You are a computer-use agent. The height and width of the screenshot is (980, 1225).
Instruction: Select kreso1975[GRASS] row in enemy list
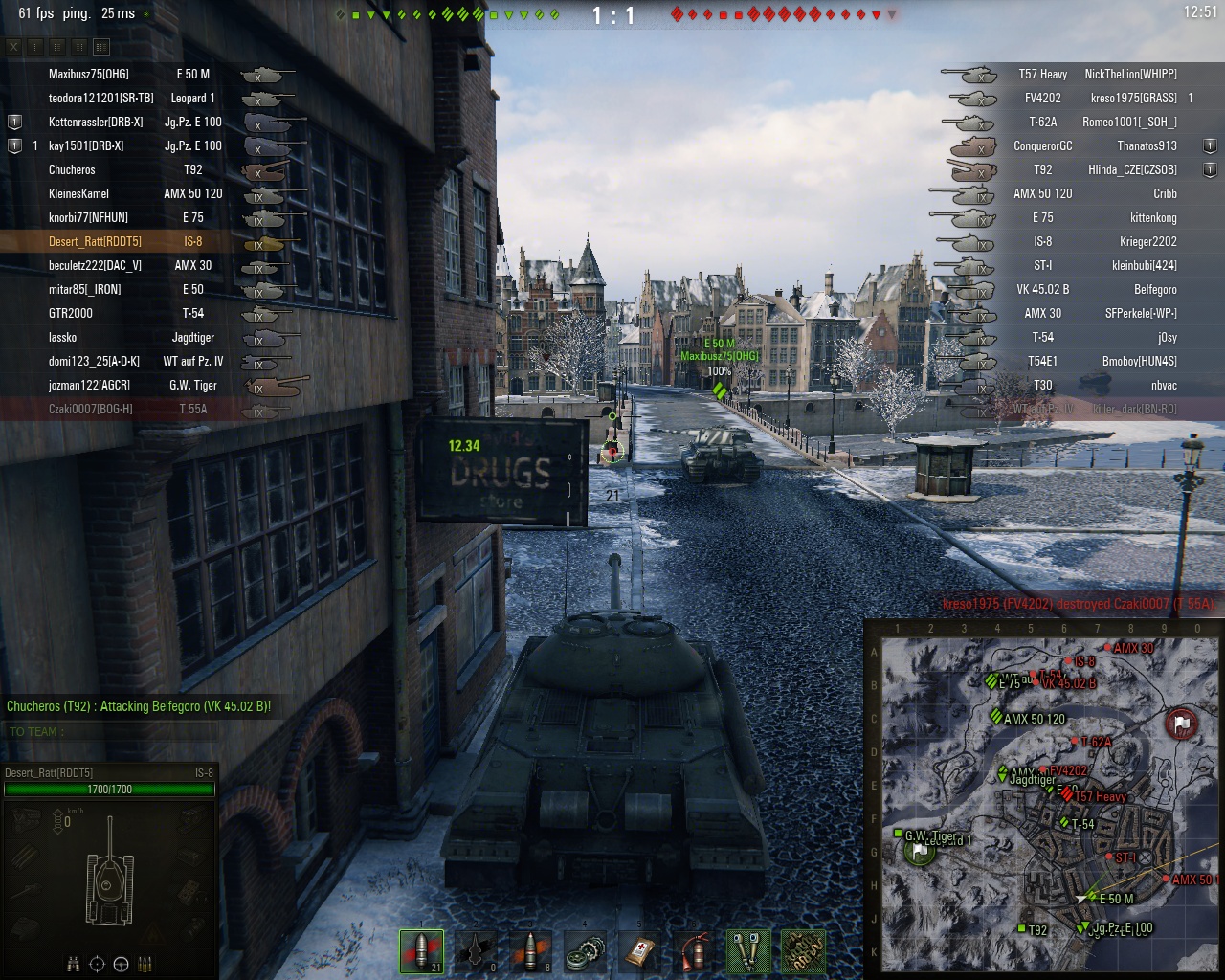click(1133, 98)
